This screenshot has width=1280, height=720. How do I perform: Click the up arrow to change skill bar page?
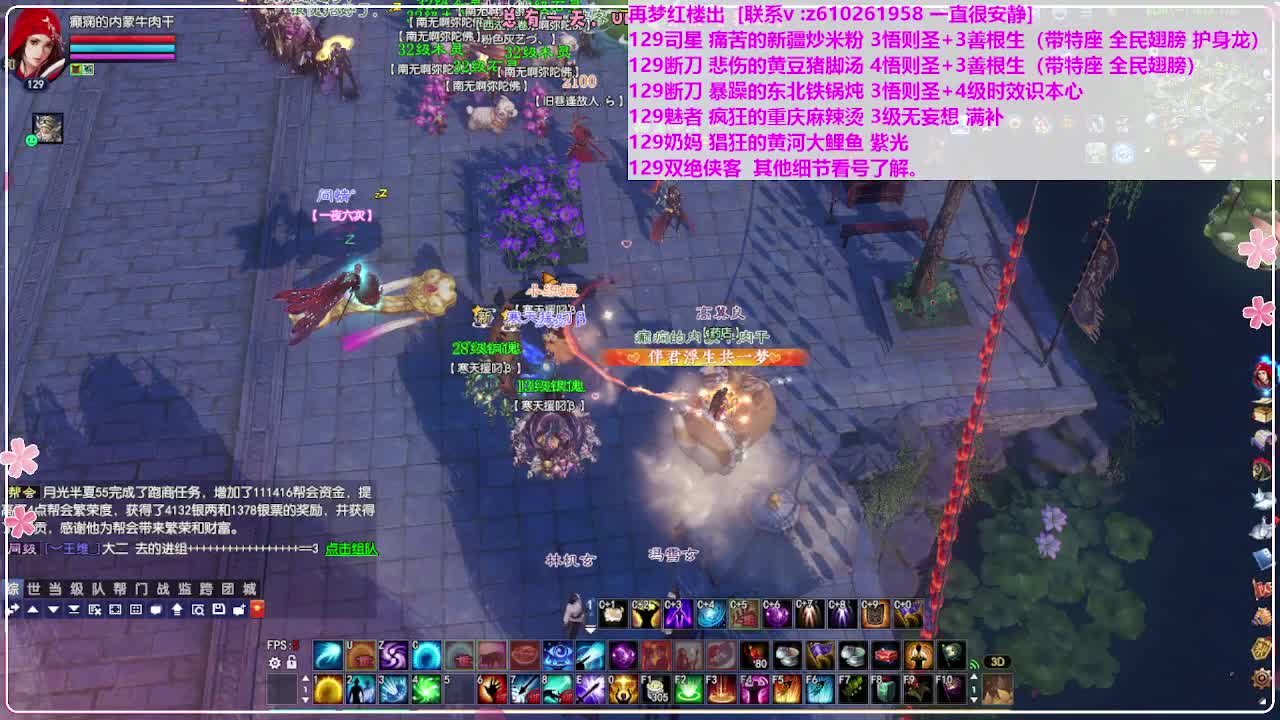click(x=305, y=678)
